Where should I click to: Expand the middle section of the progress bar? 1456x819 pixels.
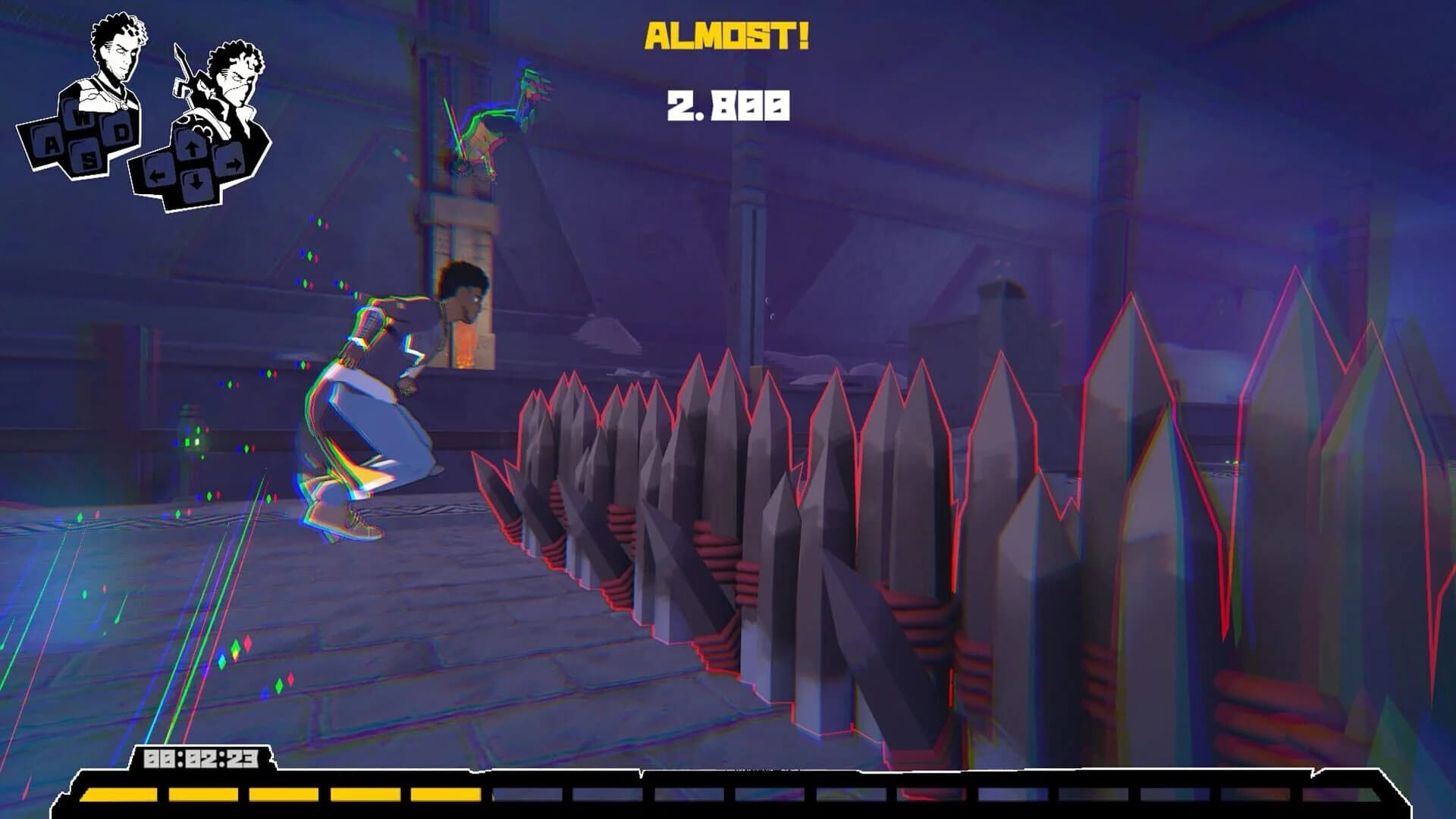(x=728, y=795)
